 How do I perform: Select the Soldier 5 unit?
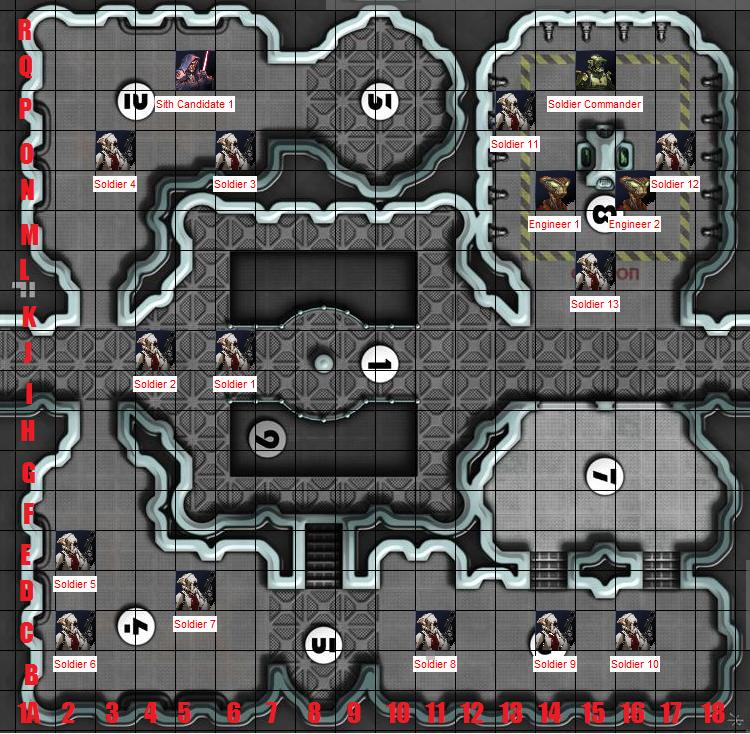(x=75, y=550)
